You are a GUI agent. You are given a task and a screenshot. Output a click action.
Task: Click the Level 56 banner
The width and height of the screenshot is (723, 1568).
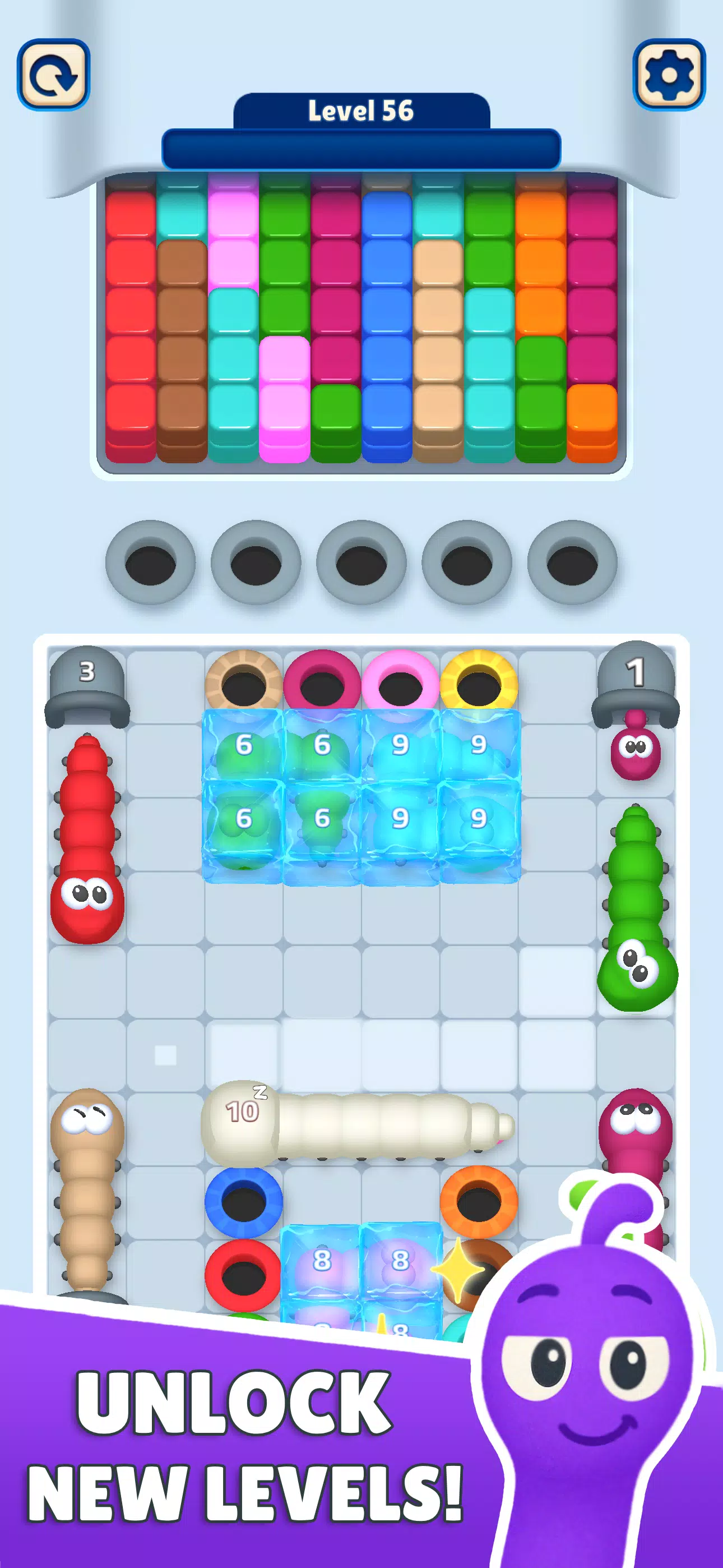click(x=361, y=112)
